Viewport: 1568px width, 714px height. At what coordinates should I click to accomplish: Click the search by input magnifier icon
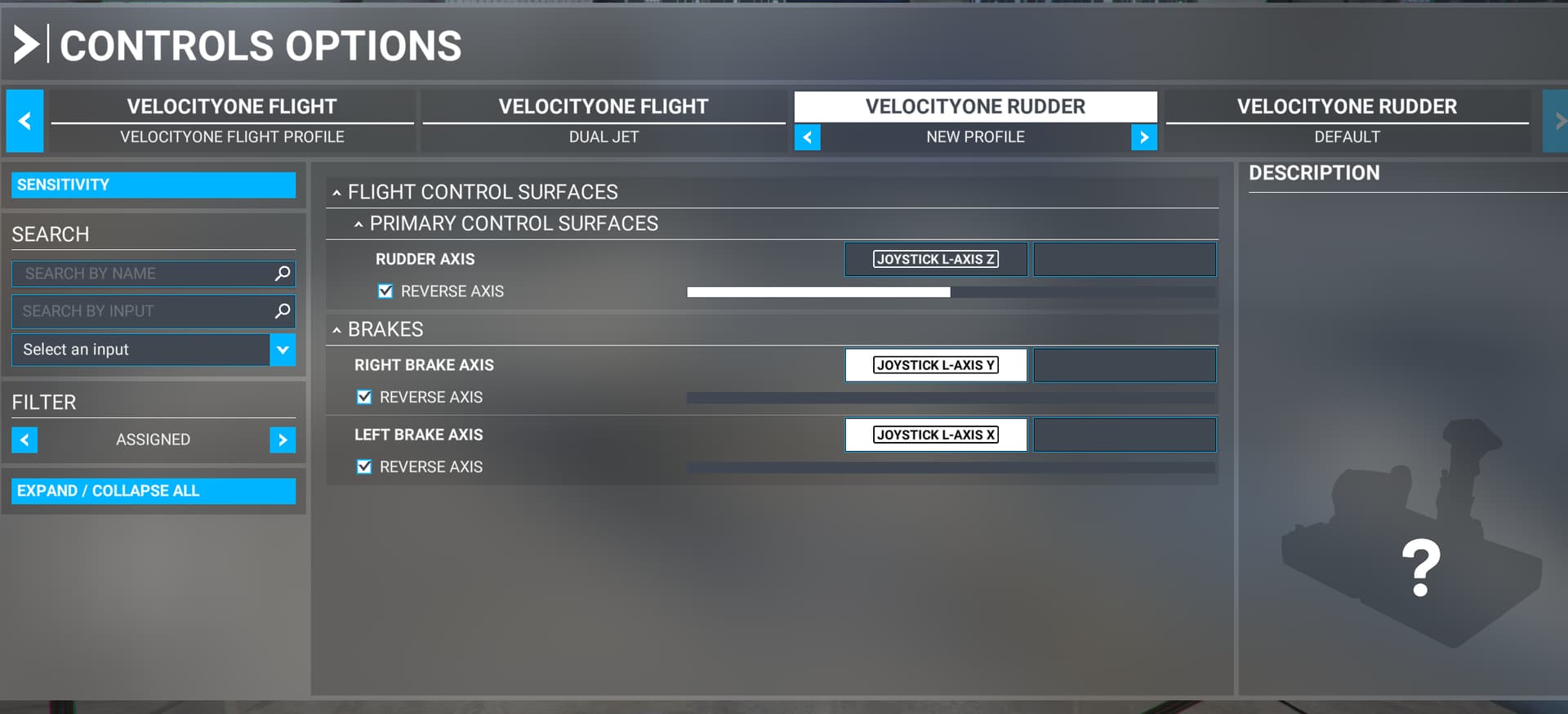click(282, 310)
